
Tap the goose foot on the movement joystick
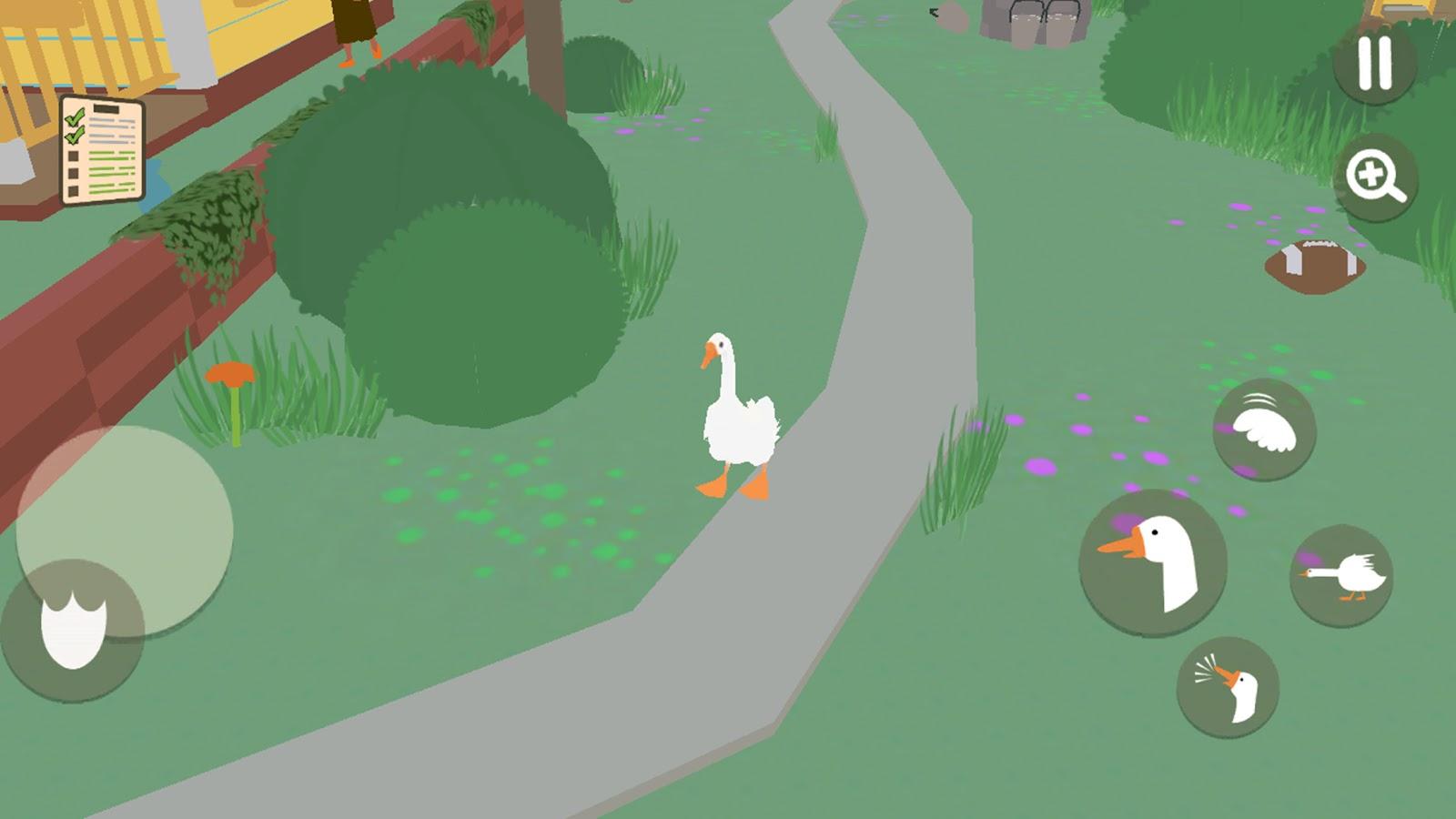pyautogui.click(x=75, y=632)
